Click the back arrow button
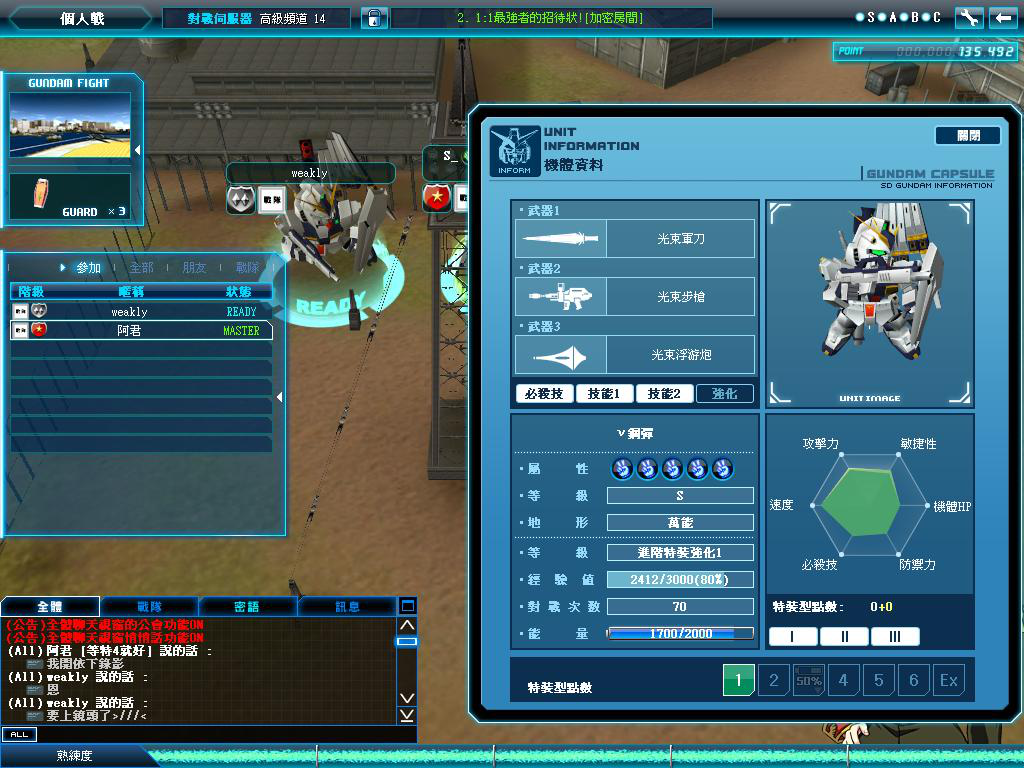This screenshot has height=768, width=1024. click(x=1002, y=17)
